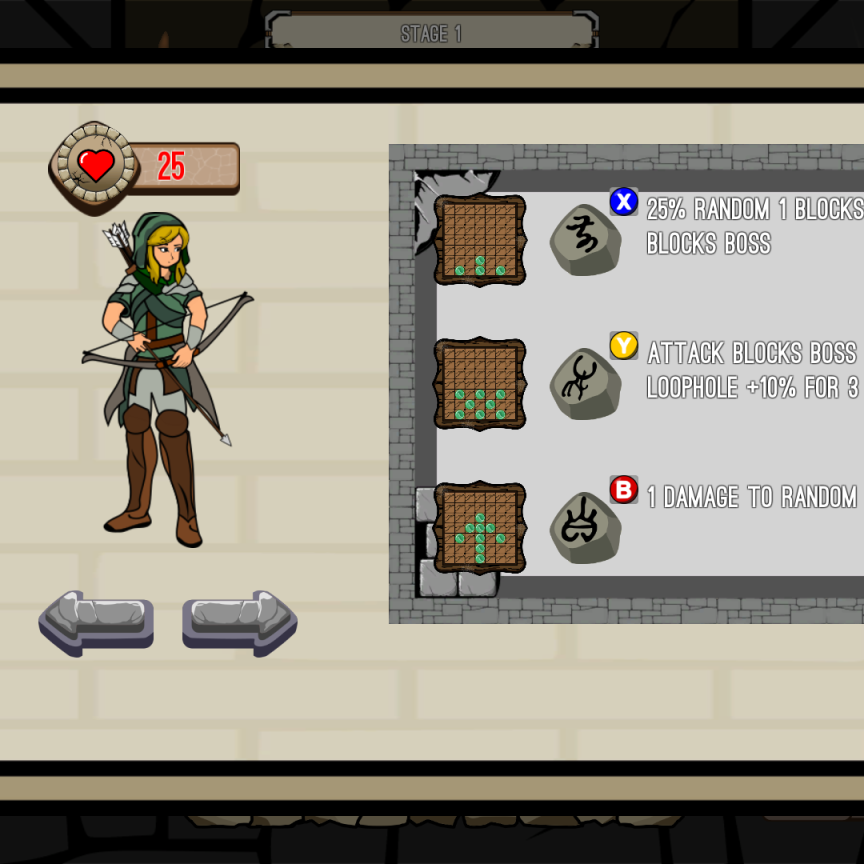Select the previous character with the left stone arrow
Screen dimensions: 864x864
point(96,621)
